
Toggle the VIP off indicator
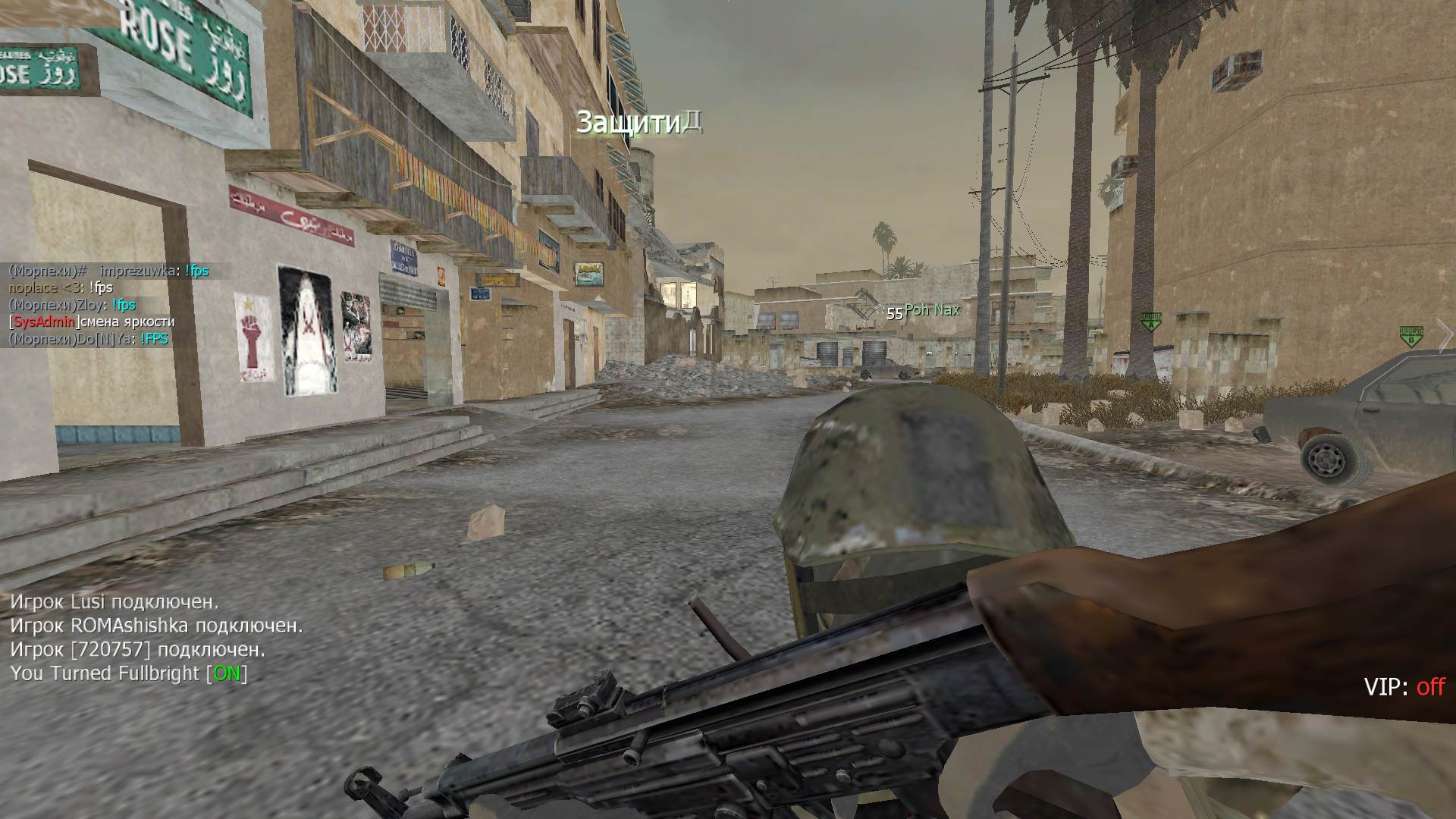tap(1404, 687)
